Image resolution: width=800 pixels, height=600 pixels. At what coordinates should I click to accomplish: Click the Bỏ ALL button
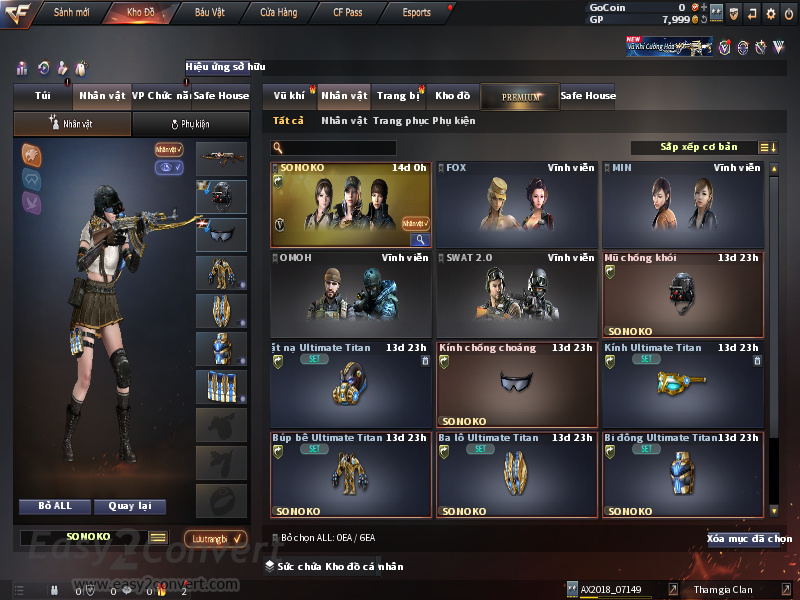coord(55,506)
